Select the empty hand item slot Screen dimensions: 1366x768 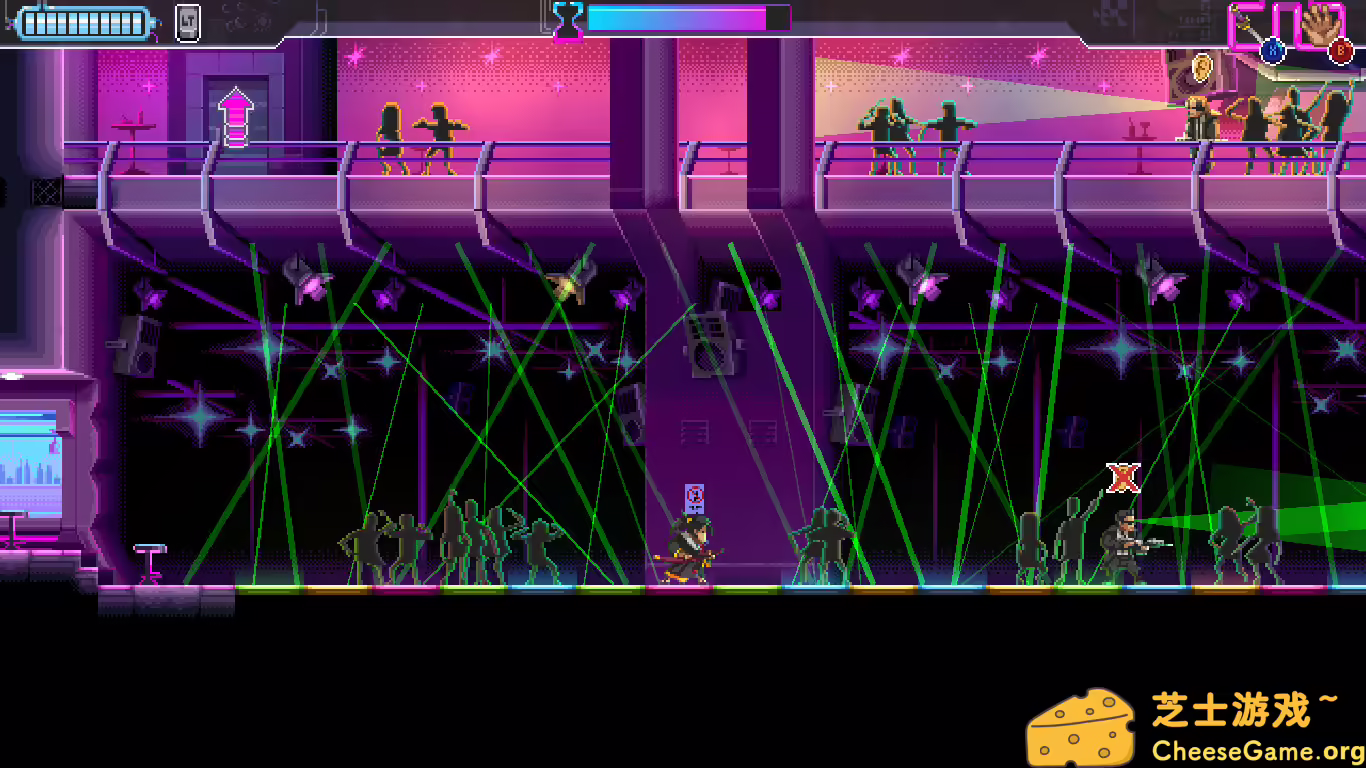(x=1322, y=24)
